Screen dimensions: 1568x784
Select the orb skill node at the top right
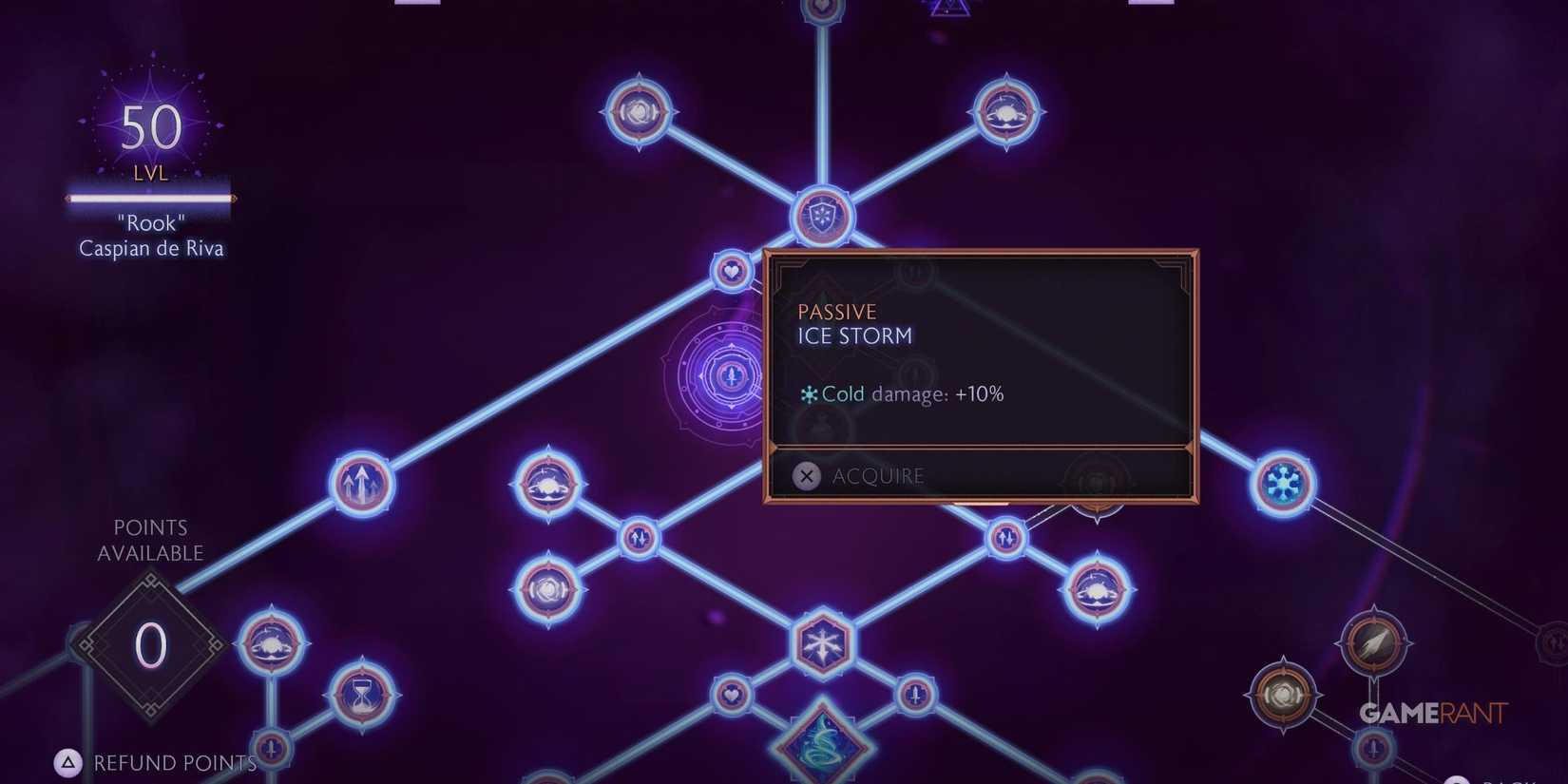[x=1007, y=111]
